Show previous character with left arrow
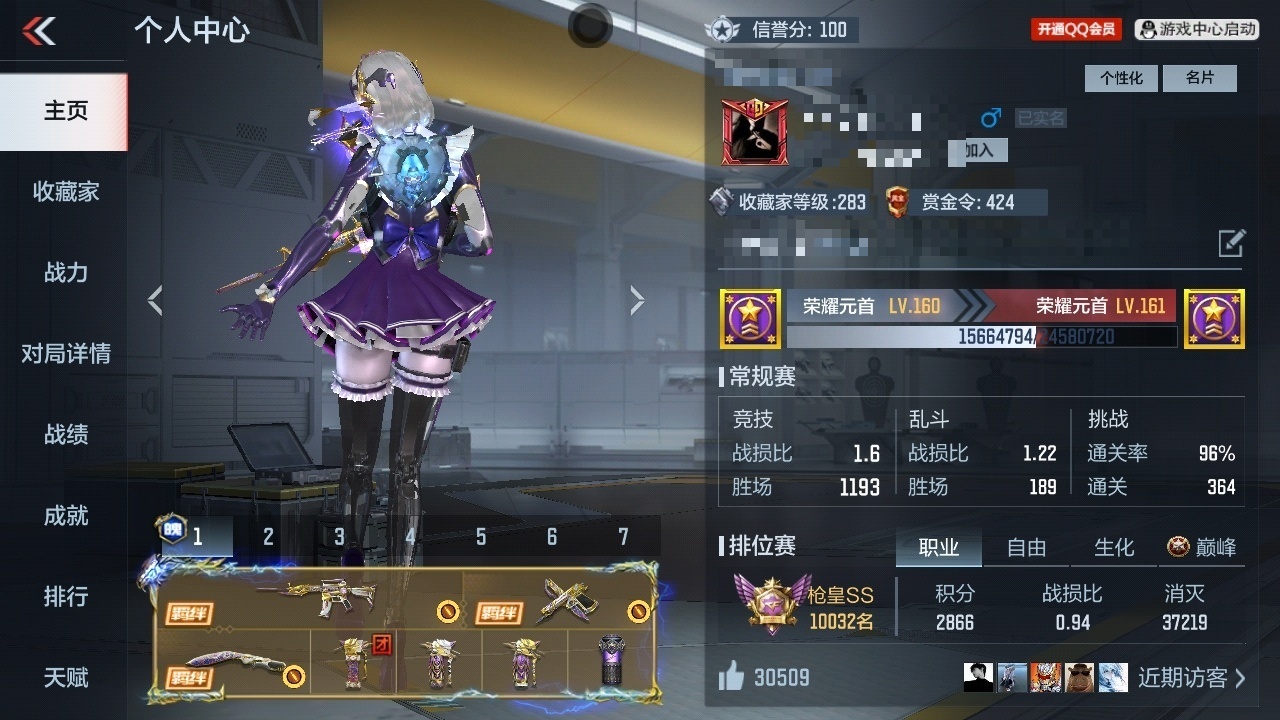Screen dimensions: 1280x720 point(155,300)
